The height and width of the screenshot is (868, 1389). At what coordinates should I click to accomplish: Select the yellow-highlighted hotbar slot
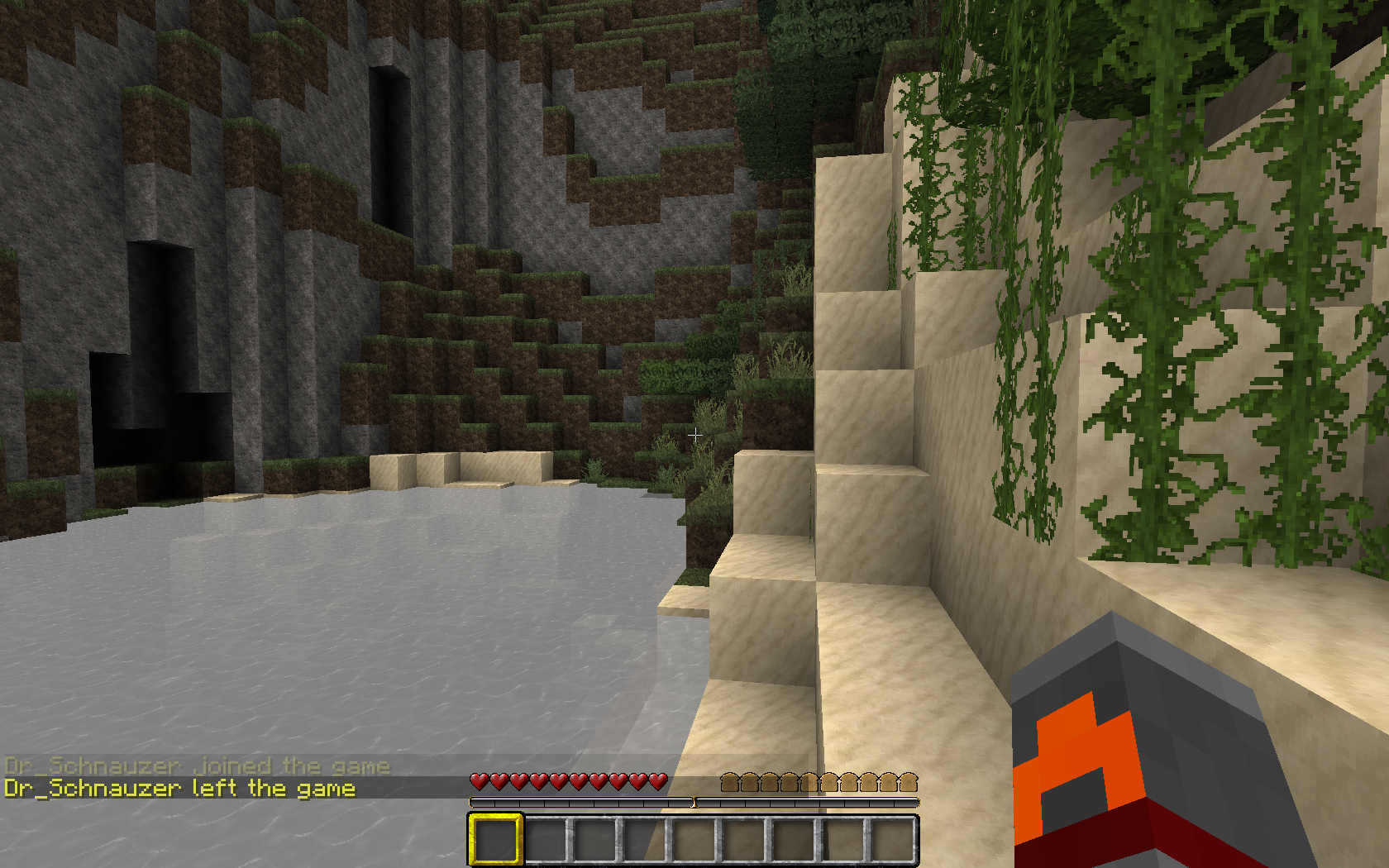click(x=495, y=840)
